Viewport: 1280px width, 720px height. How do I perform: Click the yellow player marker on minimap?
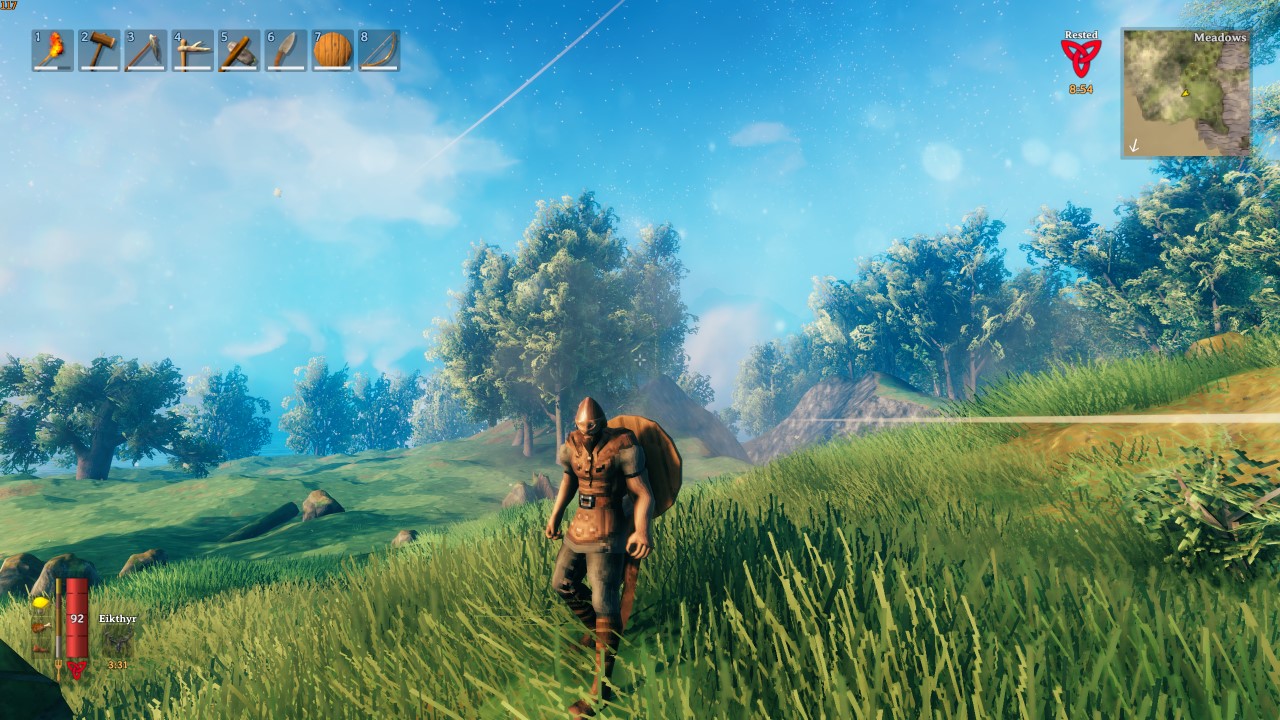click(x=1185, y=94)
